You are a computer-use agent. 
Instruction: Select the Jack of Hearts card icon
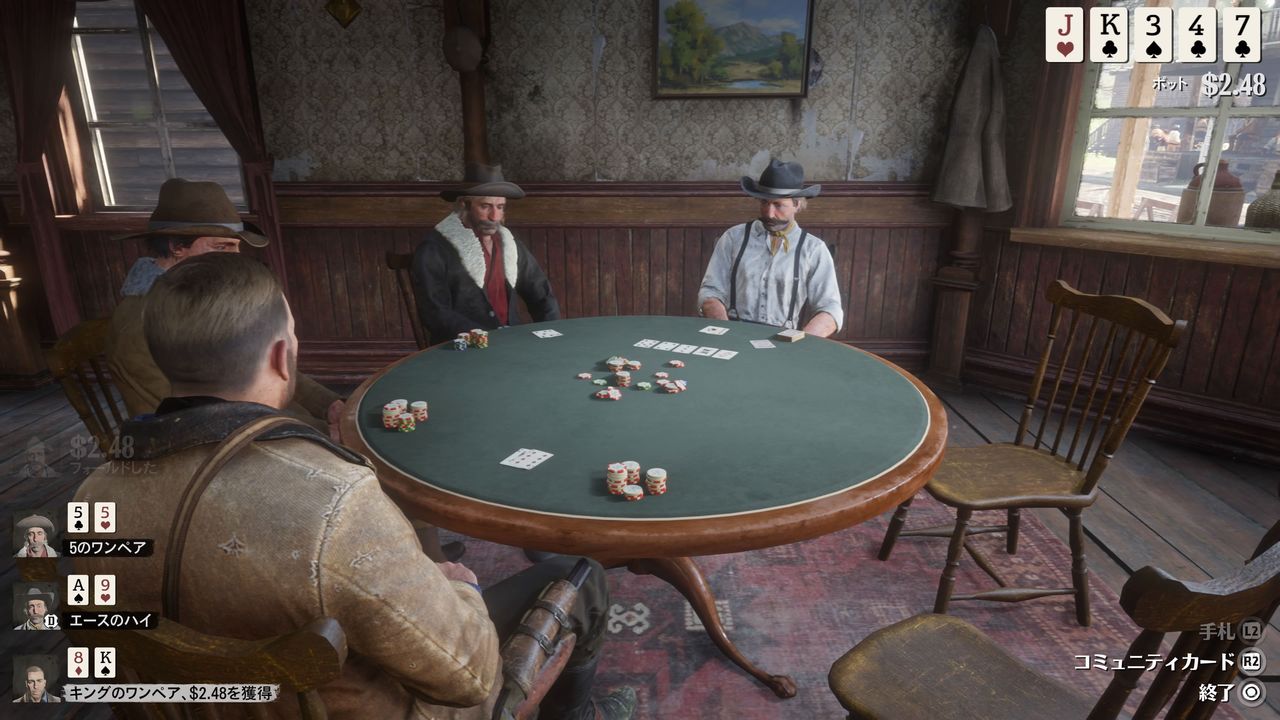(1064, 34)
